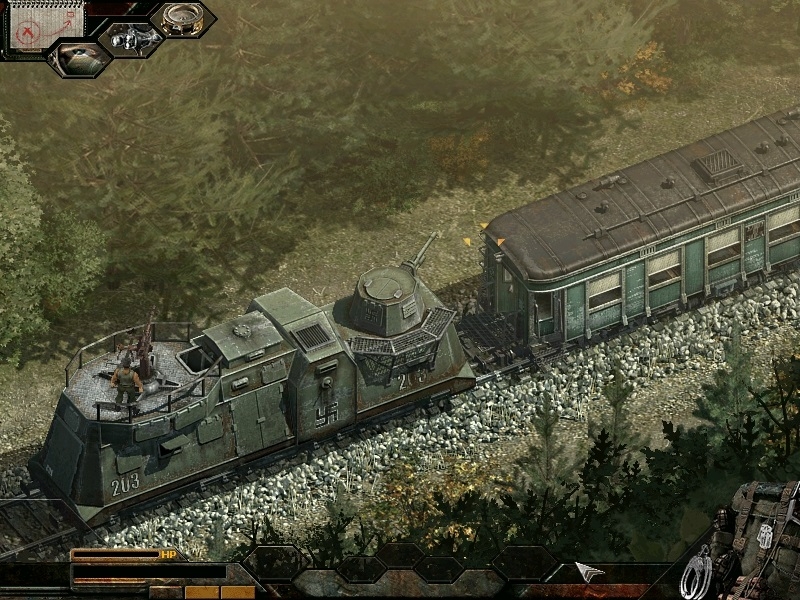This screenshot has height=600, width=800.
Task: Open the mission notebook map
Action: pyautogui.click(x=32, y=27)
